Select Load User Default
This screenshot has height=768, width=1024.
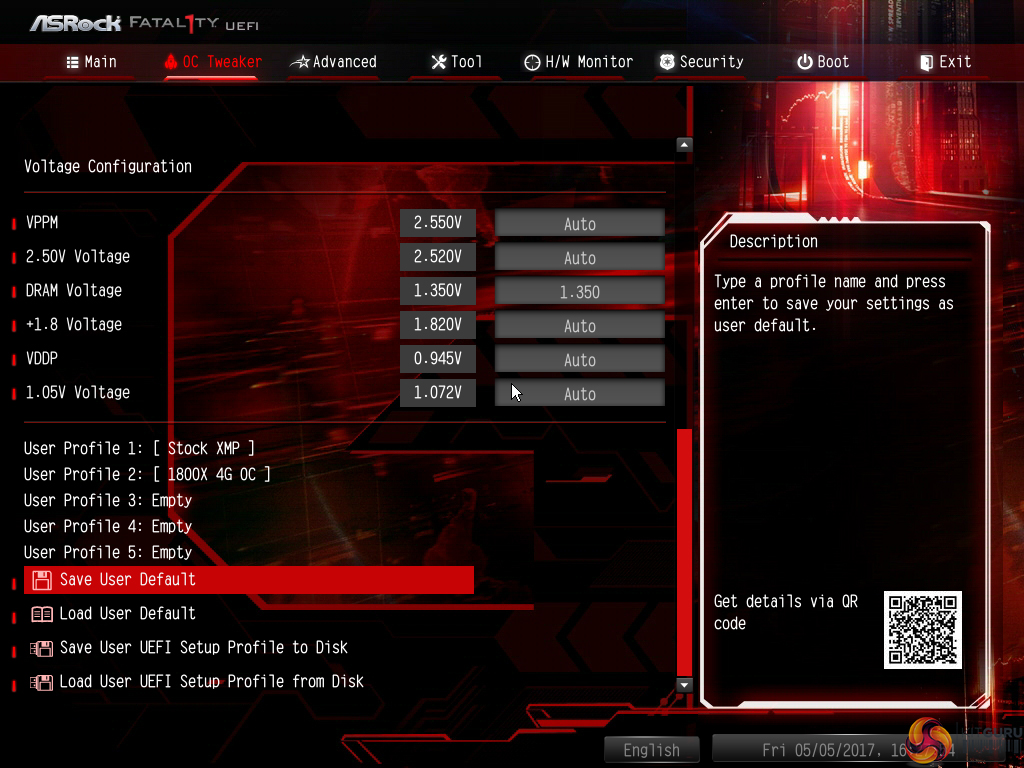(127, 614)
